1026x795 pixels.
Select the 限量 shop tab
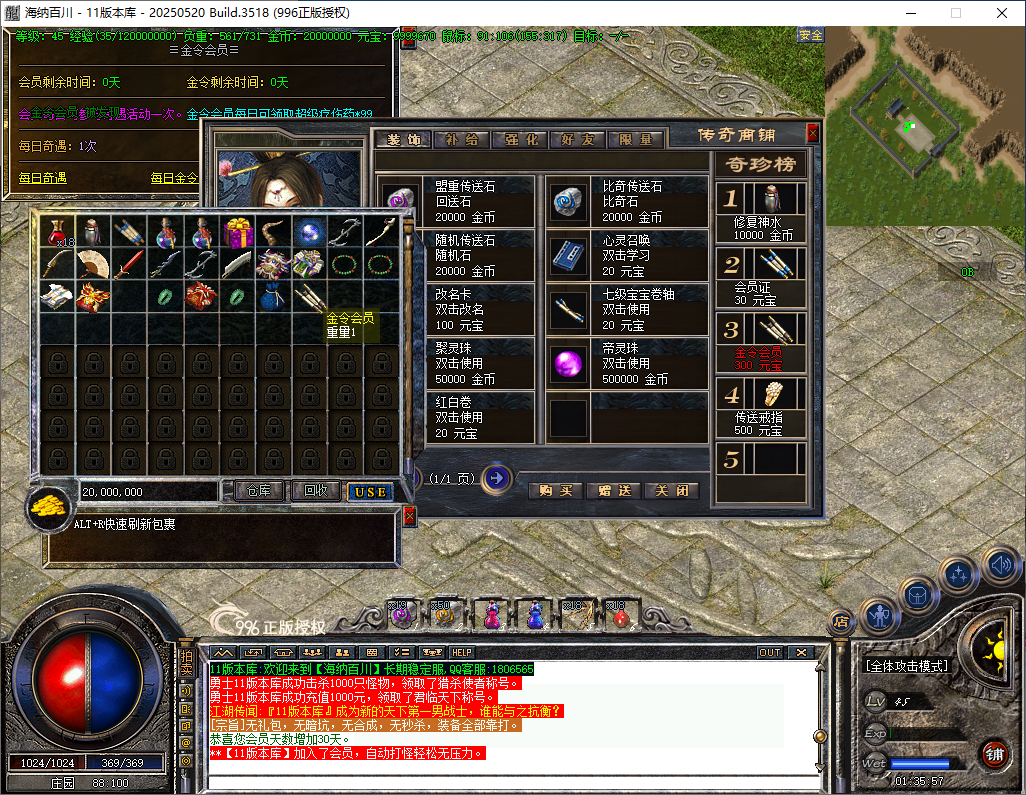click(x=635, y=140)
